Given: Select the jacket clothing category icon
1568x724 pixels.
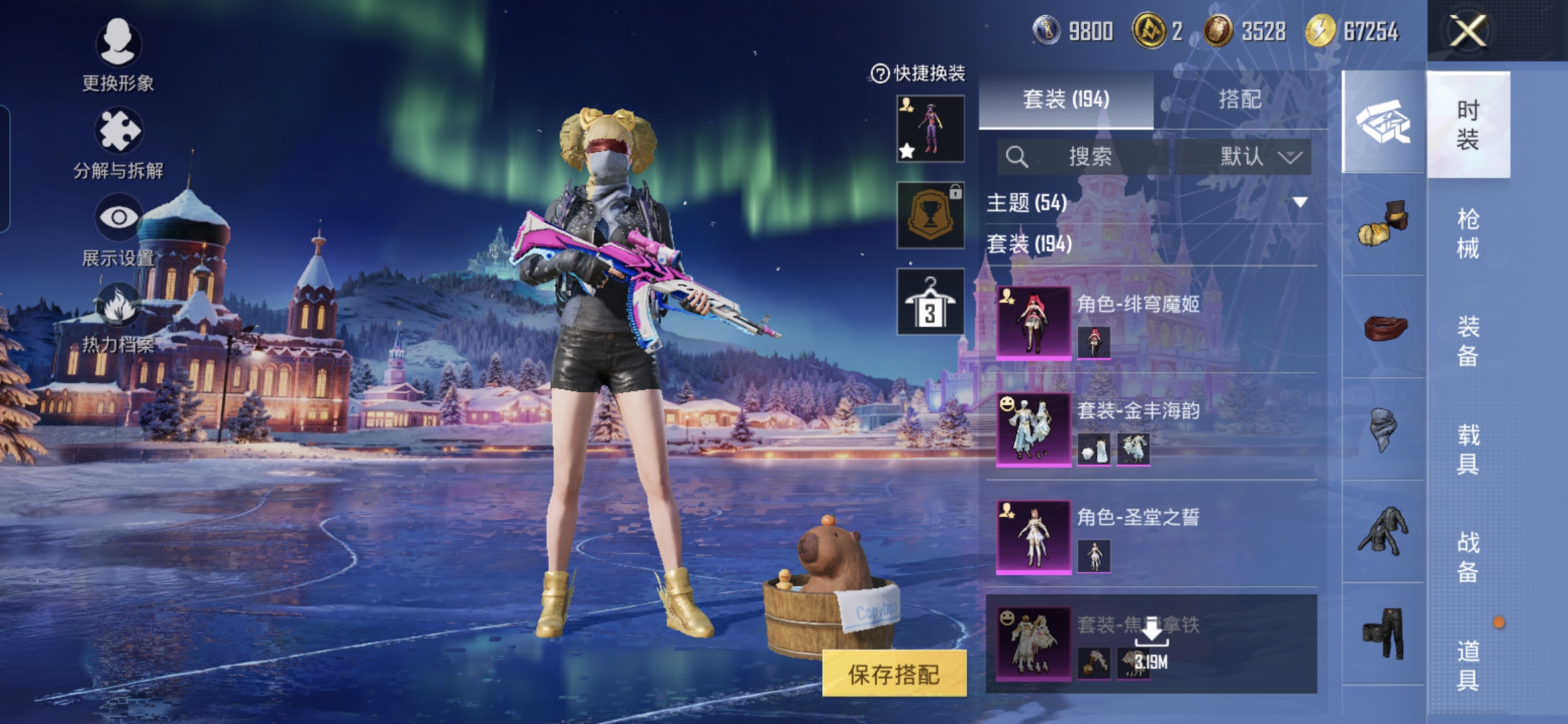Looking at the screenshot, I should pos(1384,531).
